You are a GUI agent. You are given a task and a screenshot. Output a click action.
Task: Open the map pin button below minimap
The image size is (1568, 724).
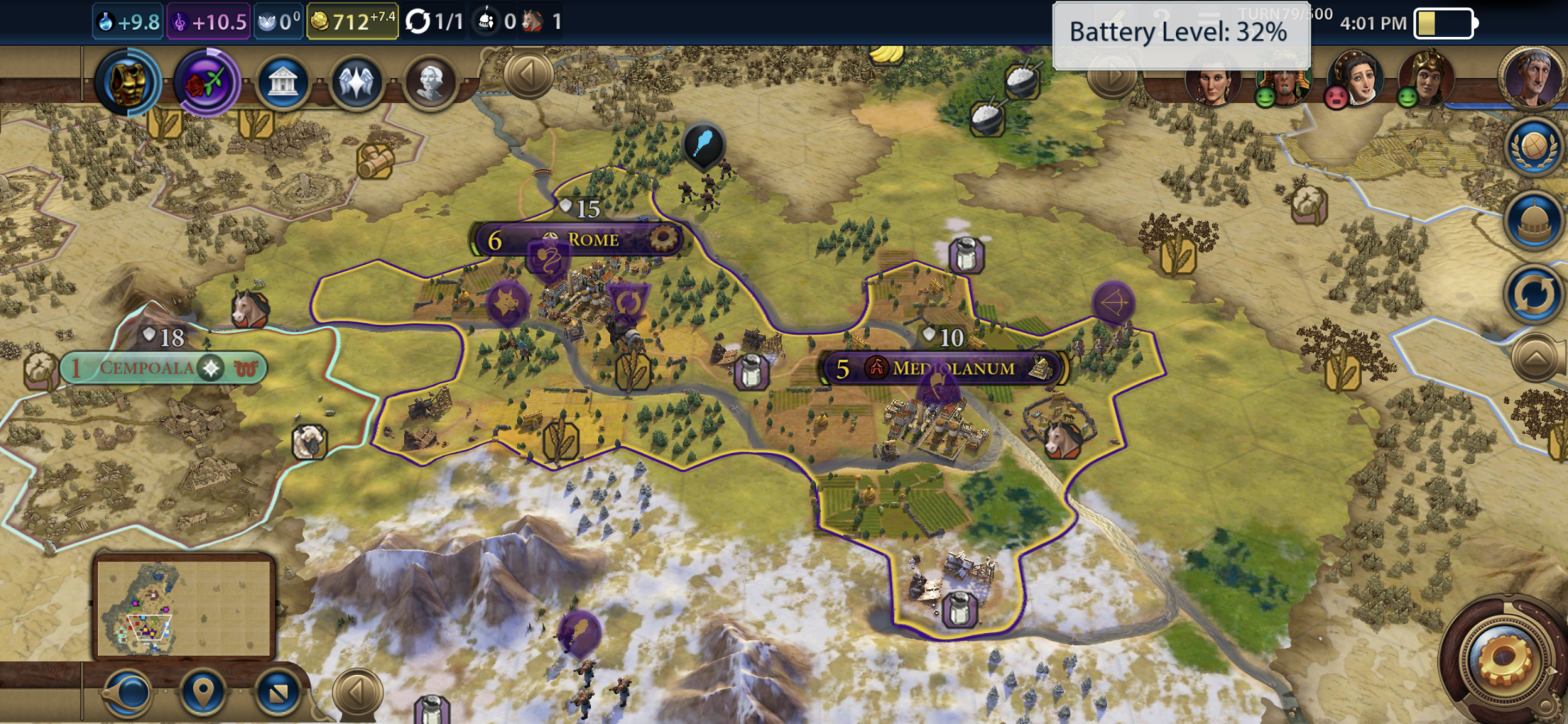click(x=202, y=693)
